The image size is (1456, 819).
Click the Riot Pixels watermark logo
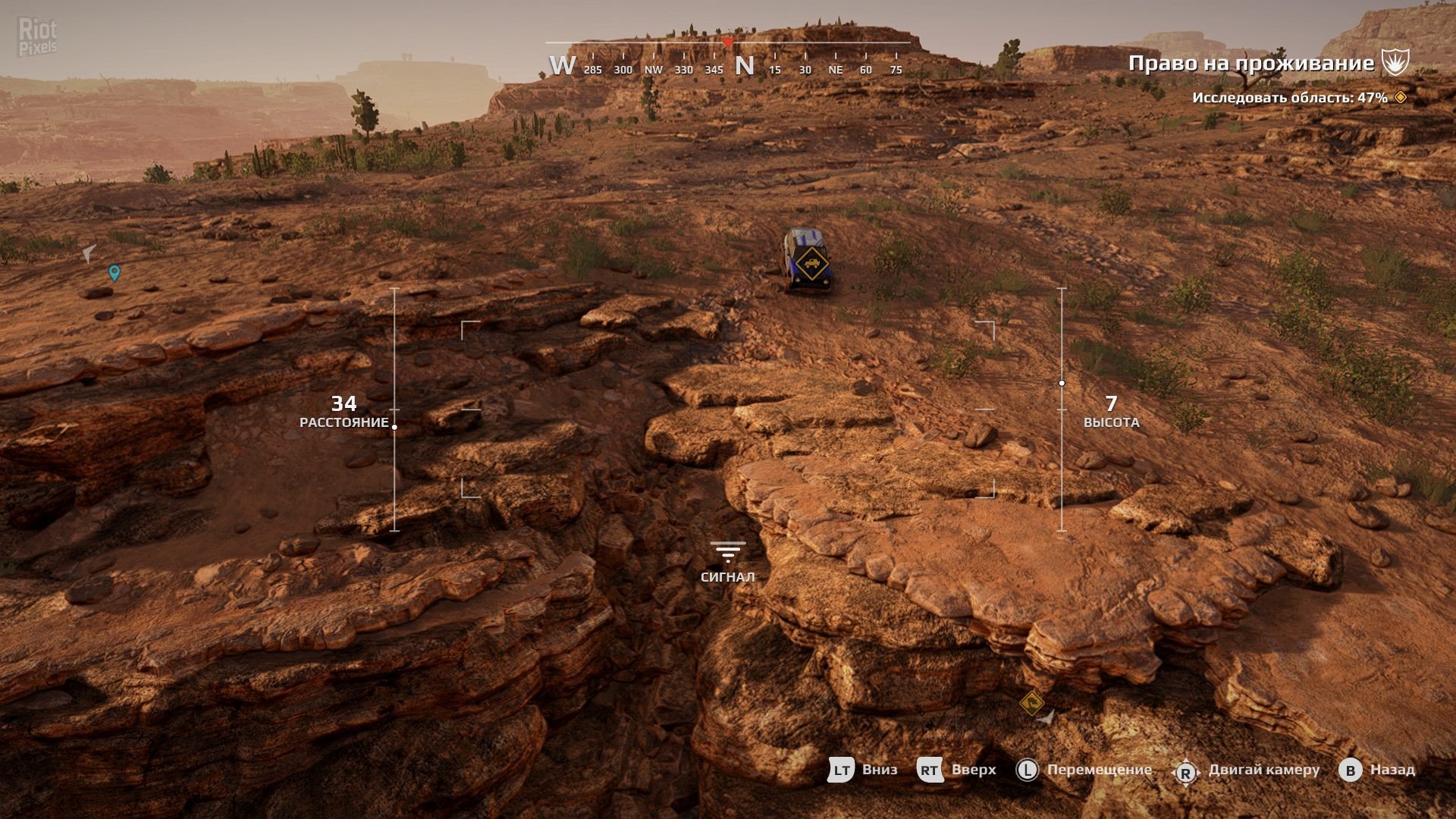pos(37,38)
